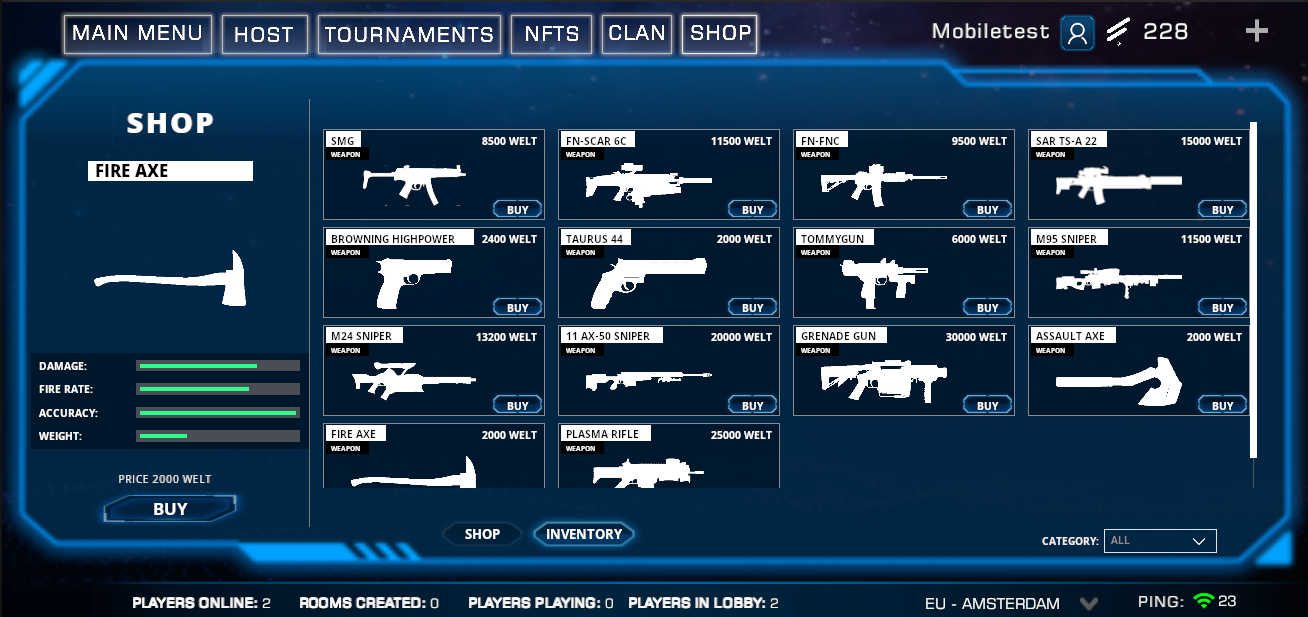1308x617 pixels.
Task: Add currency with the plus button
Action: (1256, 32)
